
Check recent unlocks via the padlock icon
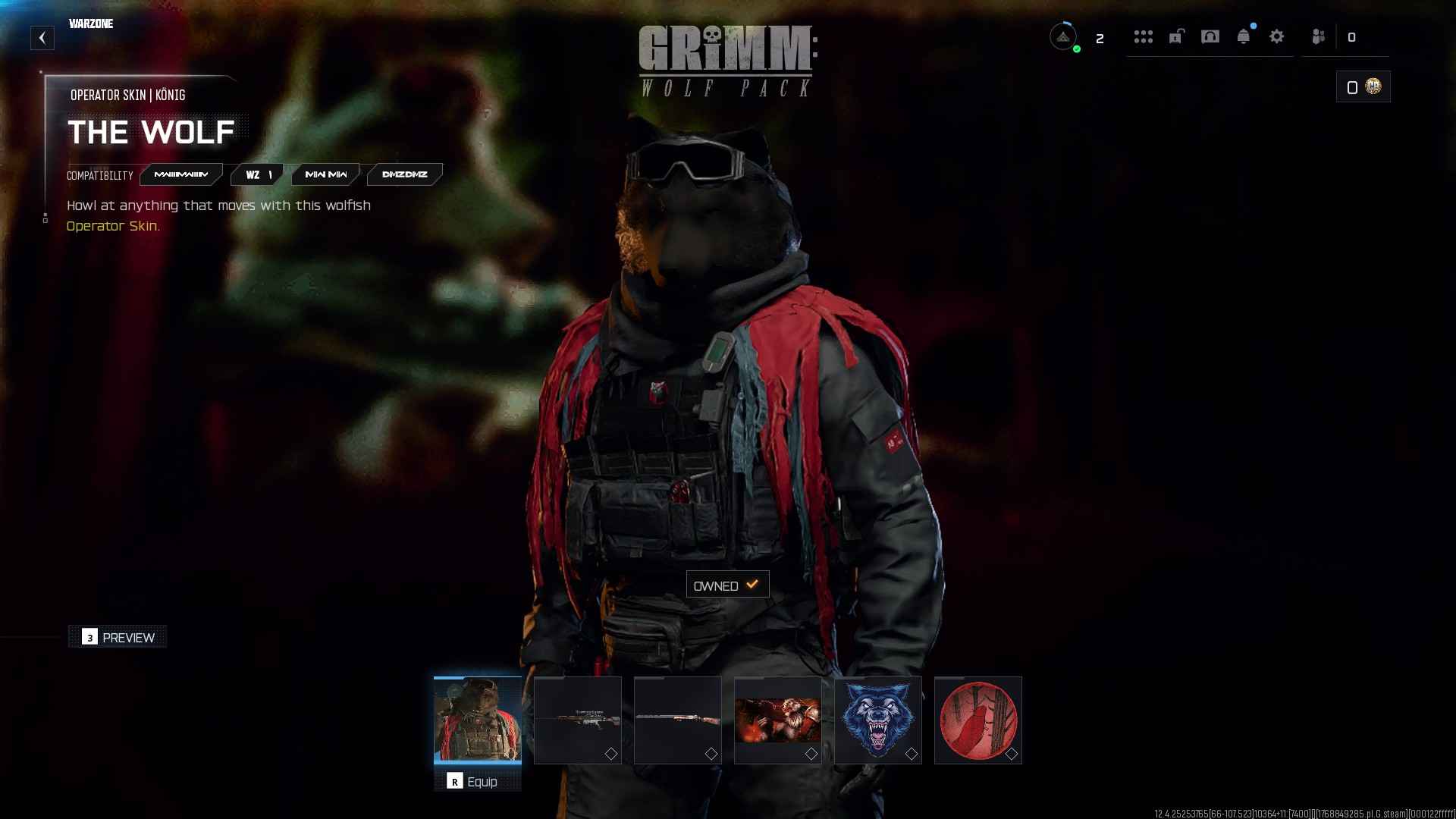(1178, 36)
